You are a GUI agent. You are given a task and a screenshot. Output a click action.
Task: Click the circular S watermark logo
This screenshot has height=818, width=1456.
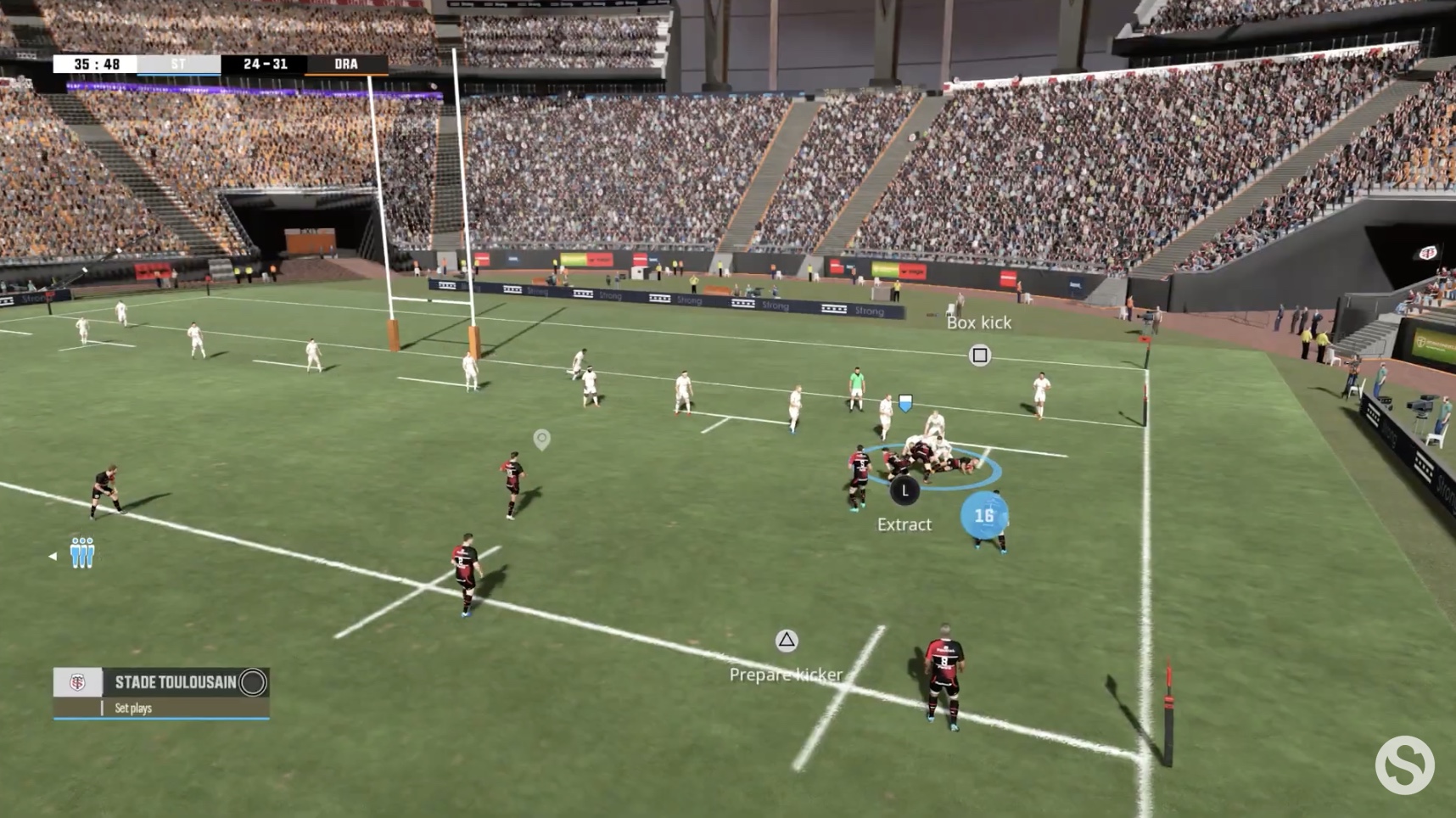1404,765
